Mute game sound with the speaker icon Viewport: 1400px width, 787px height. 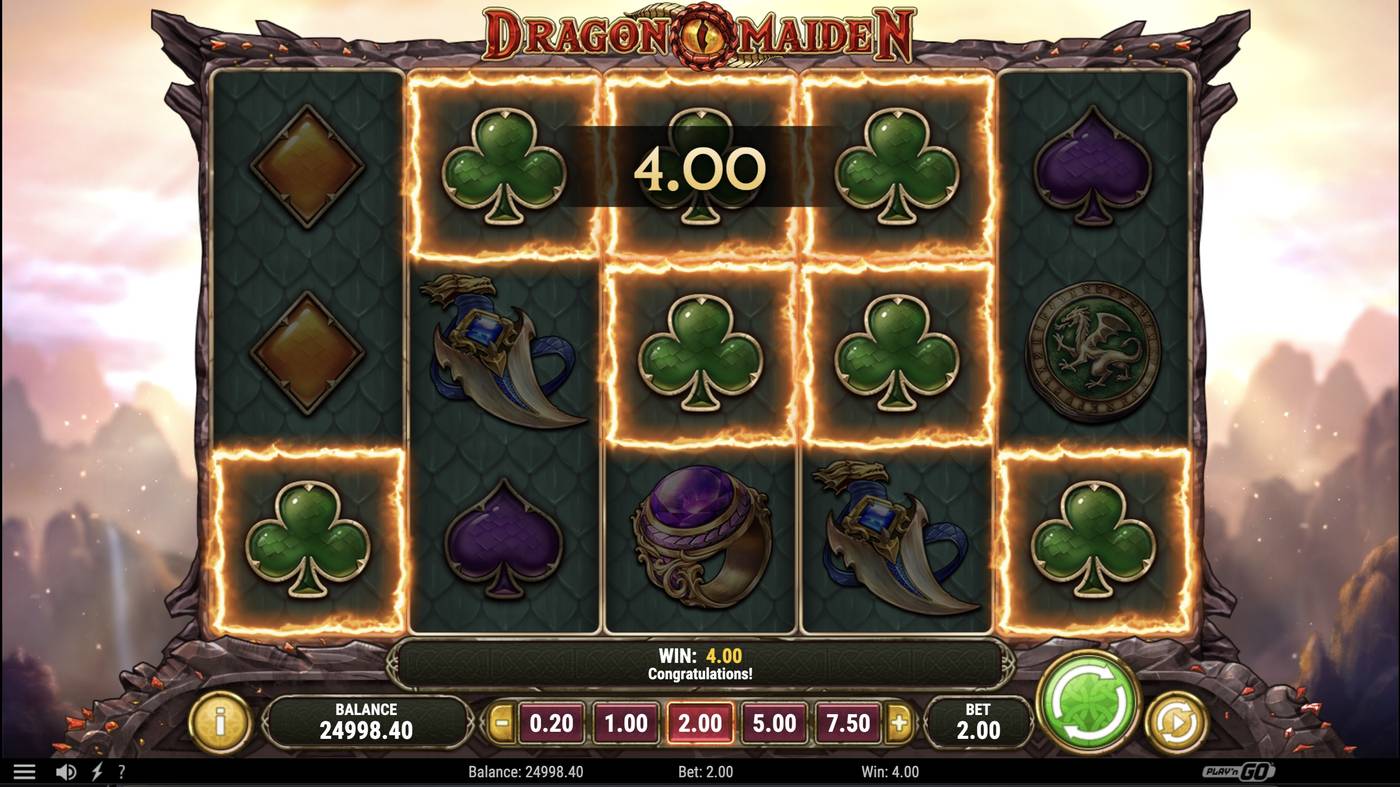[x=66, y=770]
